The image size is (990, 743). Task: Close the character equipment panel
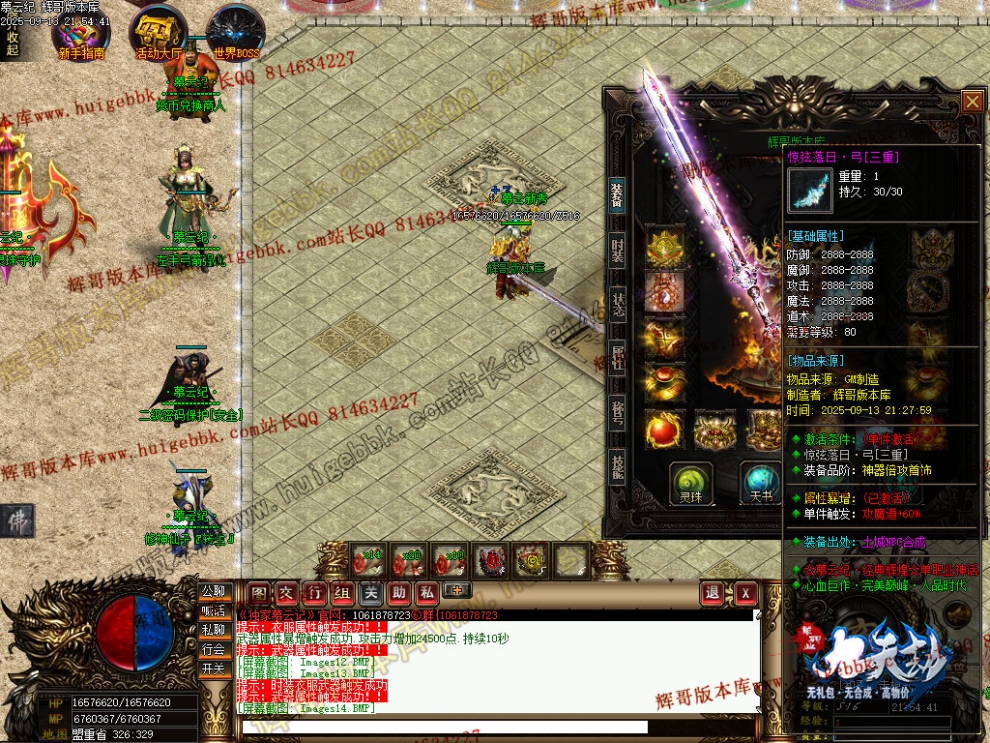coord(971,101)
